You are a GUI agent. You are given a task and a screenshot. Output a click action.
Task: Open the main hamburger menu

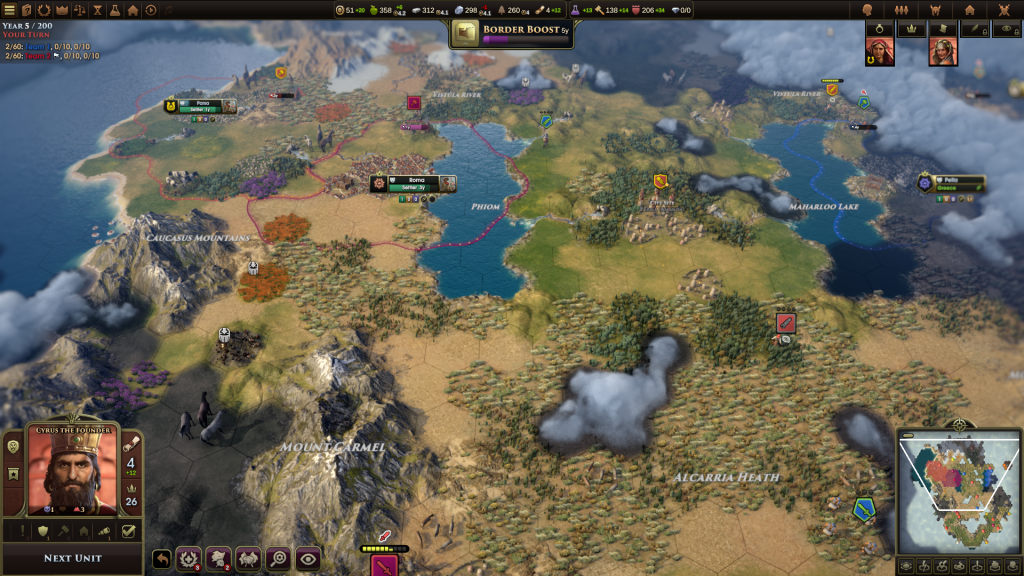pyautogui.click(x=9, y=10)
